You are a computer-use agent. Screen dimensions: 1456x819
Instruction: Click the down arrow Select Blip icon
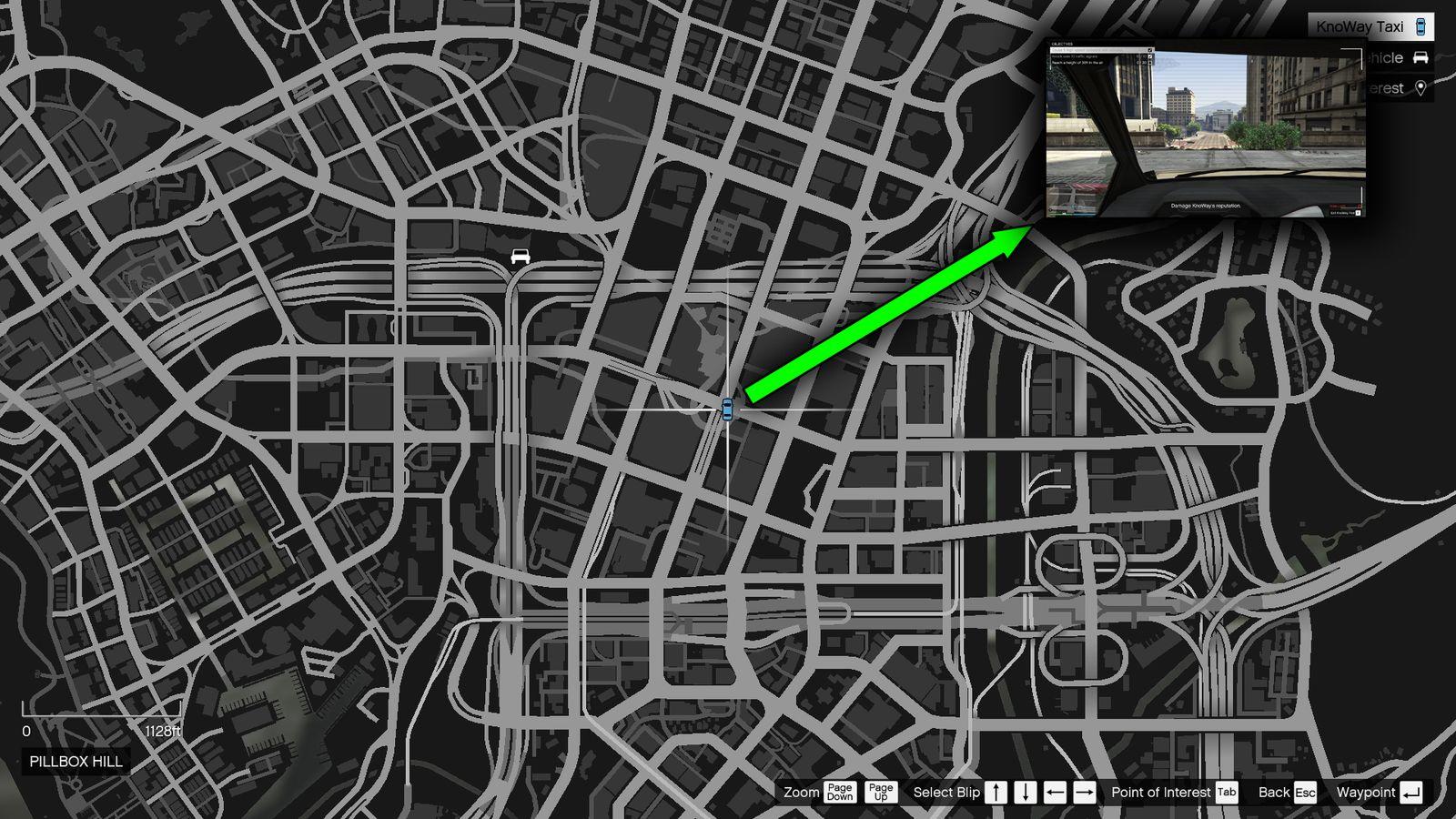coord(1025,792)
